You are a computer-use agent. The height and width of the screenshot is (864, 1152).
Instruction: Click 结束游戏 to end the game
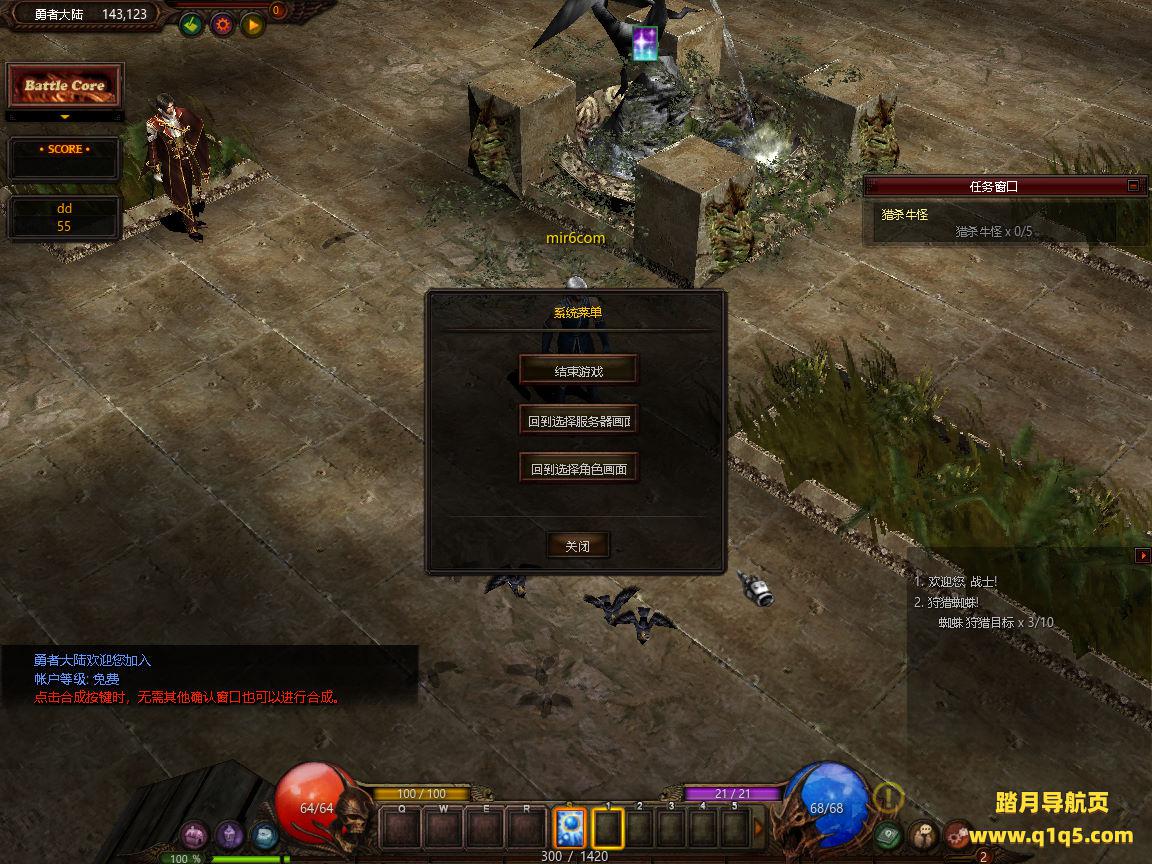click(578, 371)
